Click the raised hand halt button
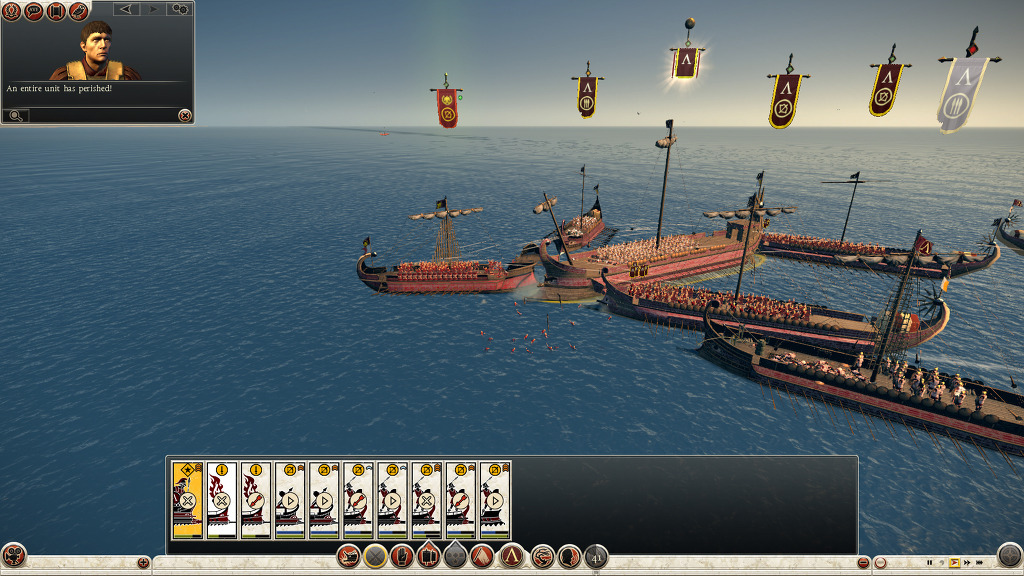The width and height of the screenshot is (1024, 576). pos(404,556)
